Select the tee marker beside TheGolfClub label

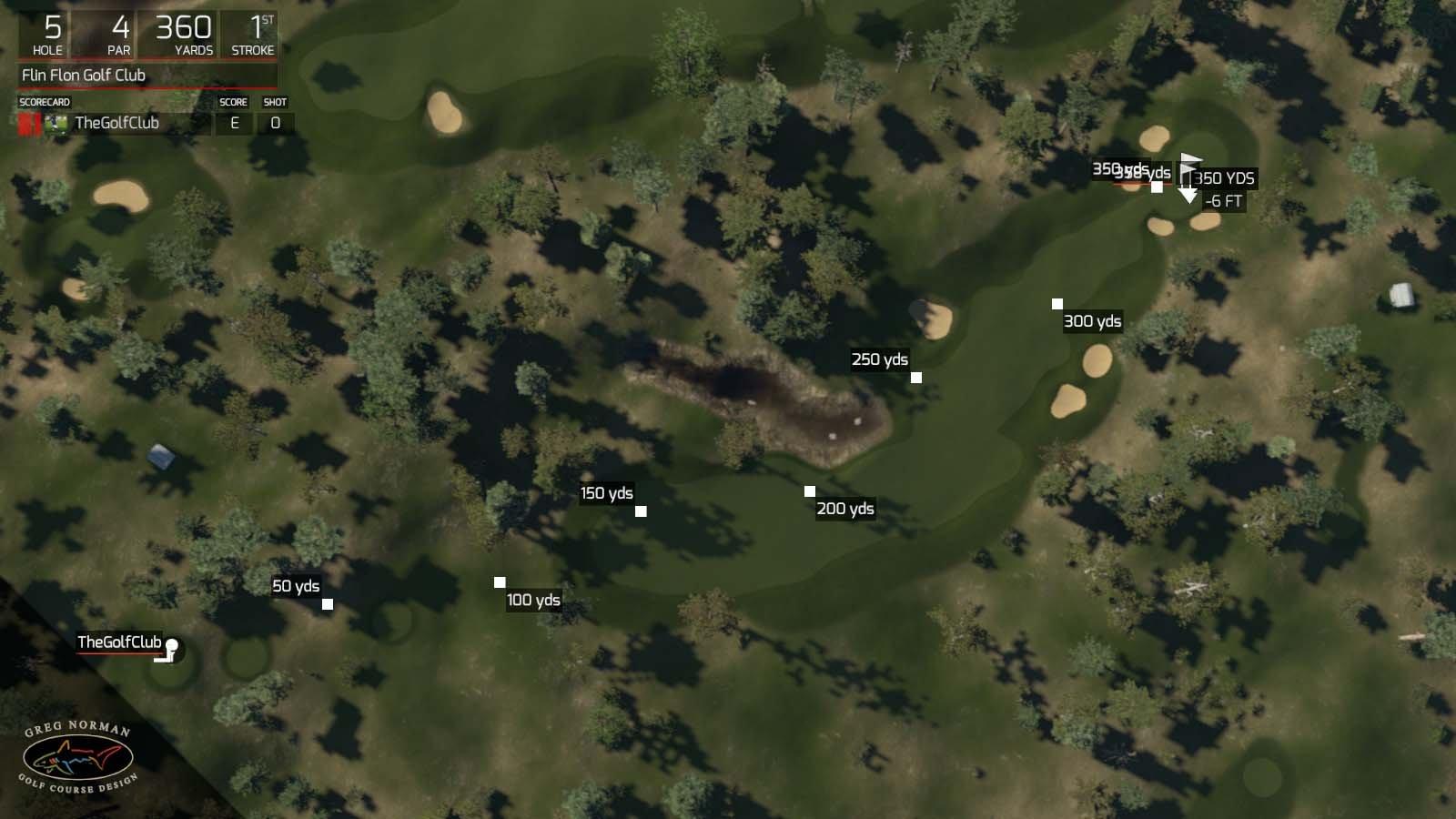171,648
